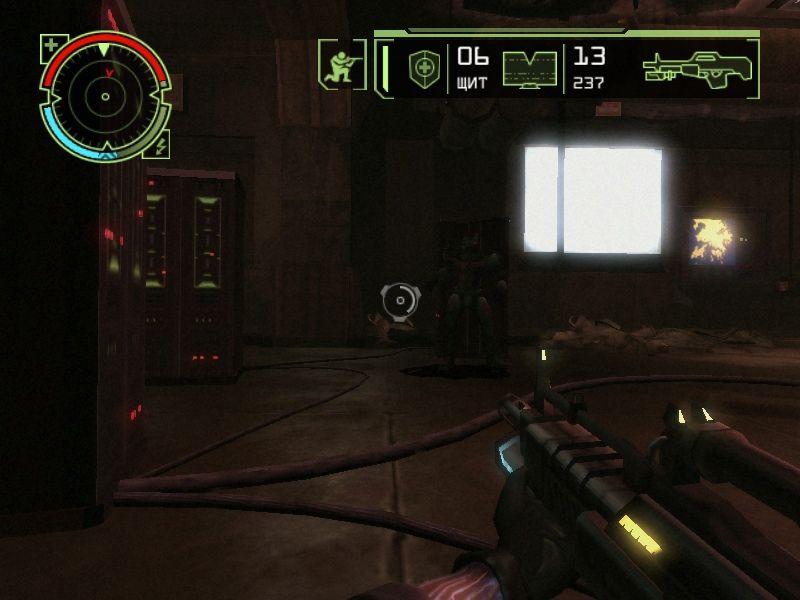Click the green monitor icon
This screenshot has height=600, width=800.
click(x=530, y=69)
